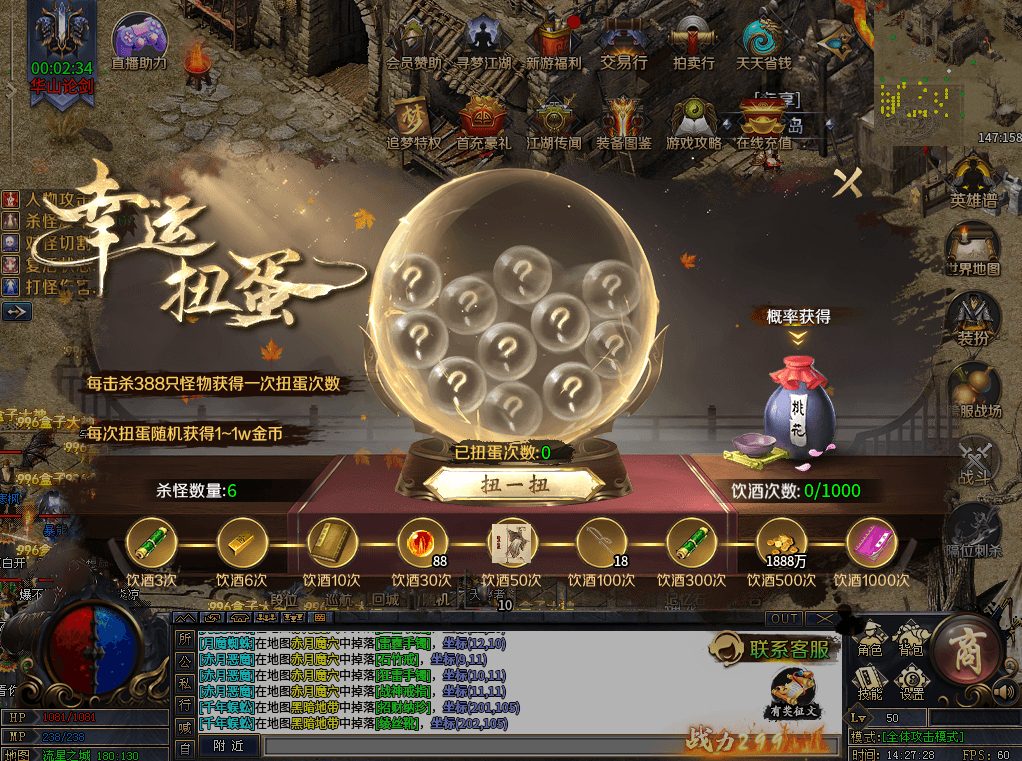Click the 扭一扭 gacha spin button
The image size is (1022, 761).
515,485
